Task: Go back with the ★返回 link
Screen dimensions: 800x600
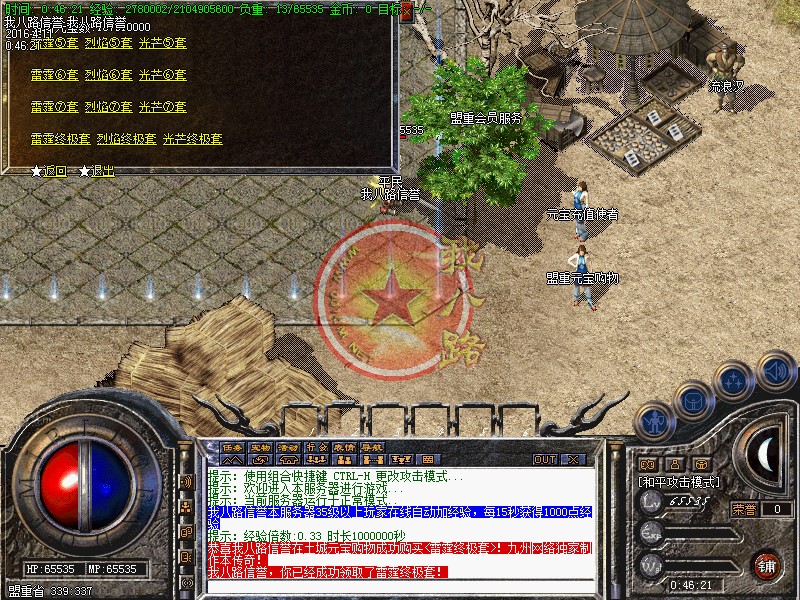Action: [x=49, y=171]
